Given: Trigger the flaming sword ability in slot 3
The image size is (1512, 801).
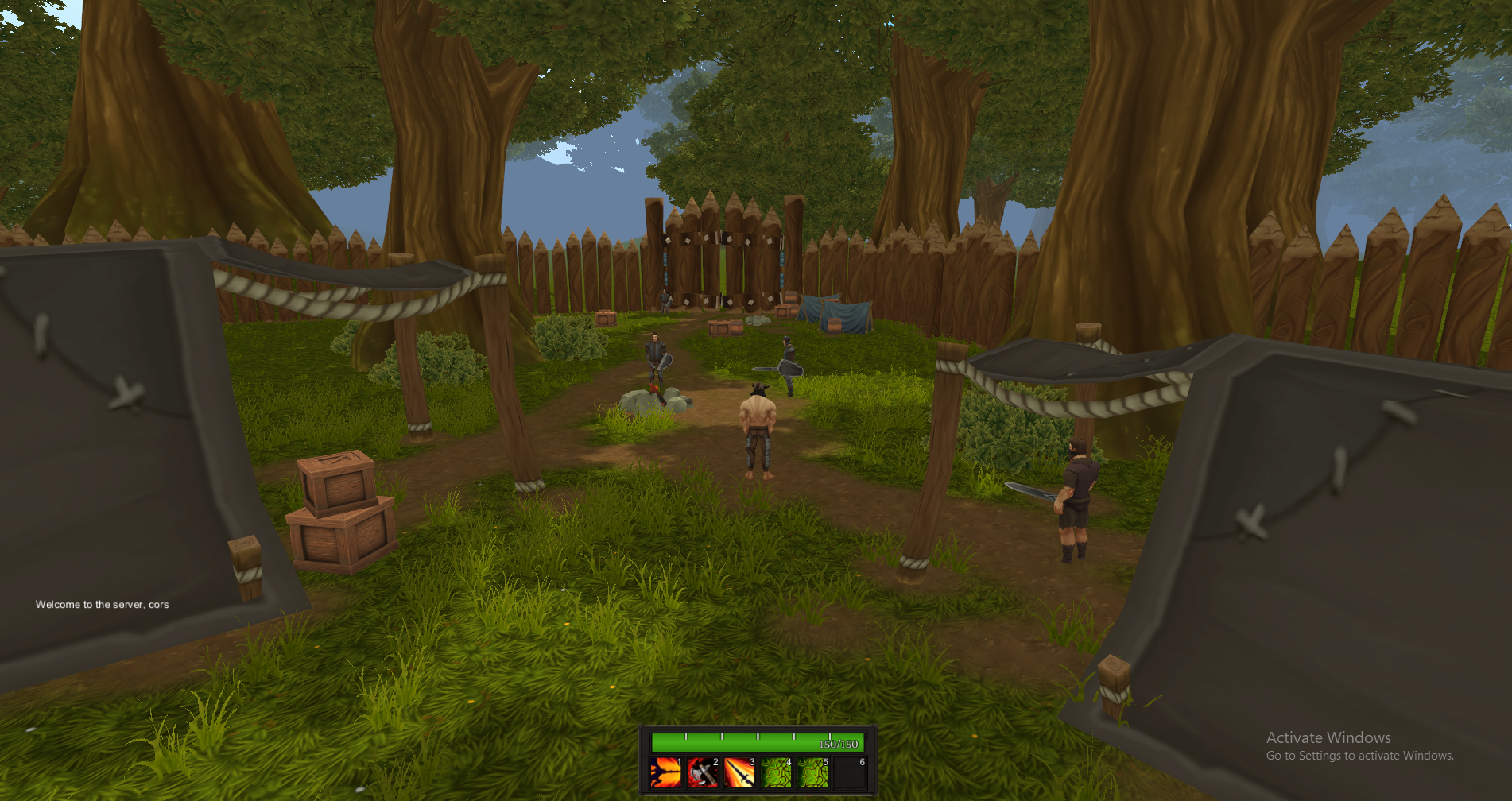Looking at the screenshot, I should click(x=739, y=772).
